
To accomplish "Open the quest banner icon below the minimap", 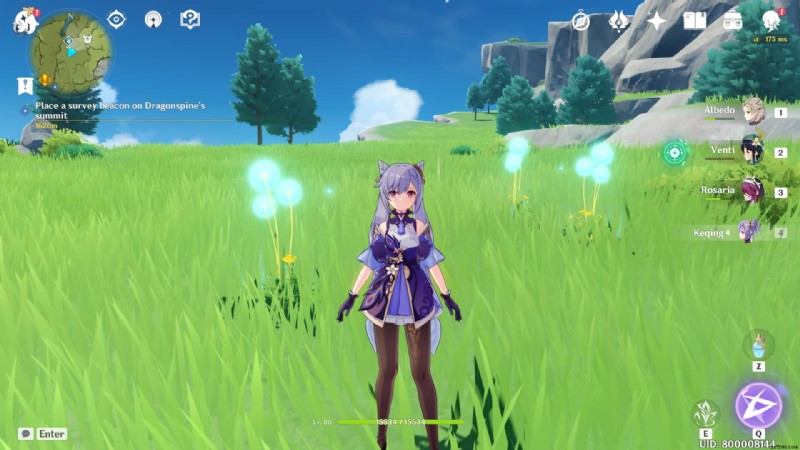I will (25, 85).
